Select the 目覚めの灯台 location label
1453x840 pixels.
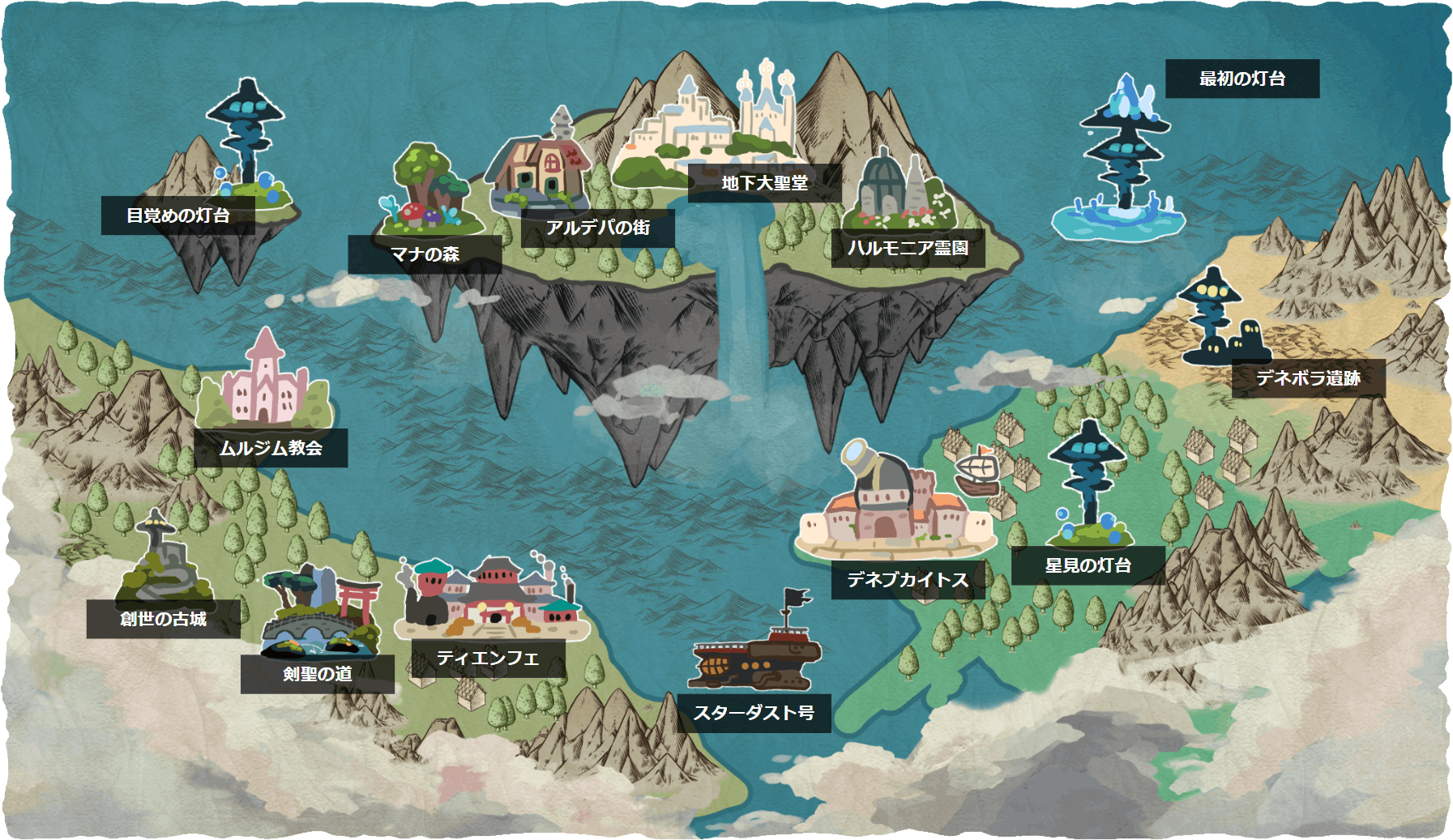click(x=178, y=215)
